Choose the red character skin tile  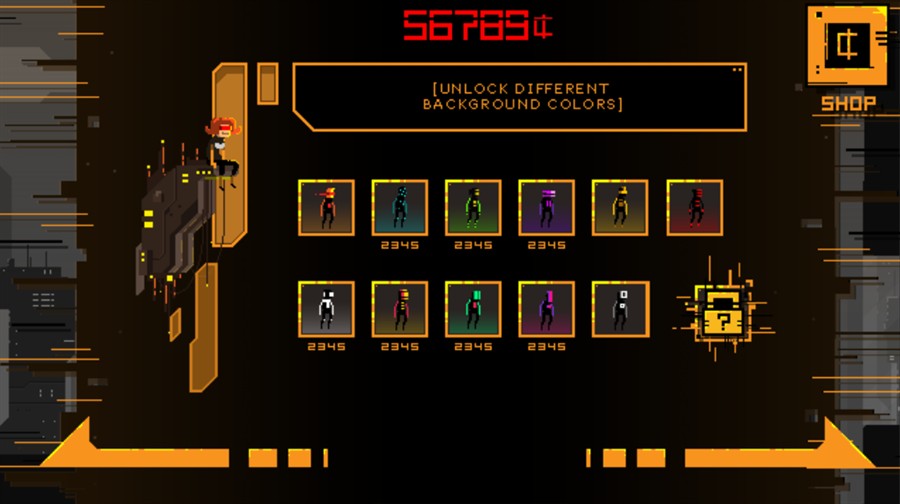point(694,207)
